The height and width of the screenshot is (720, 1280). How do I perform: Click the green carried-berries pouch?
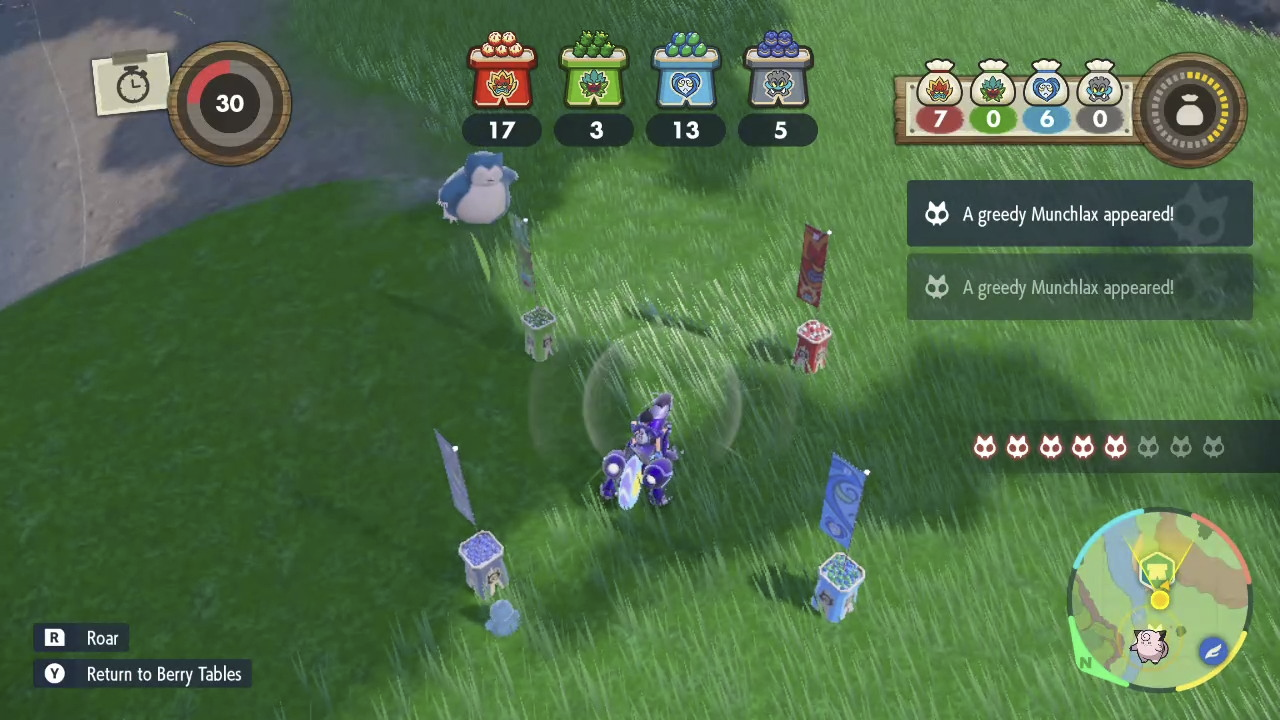(993, 87)
